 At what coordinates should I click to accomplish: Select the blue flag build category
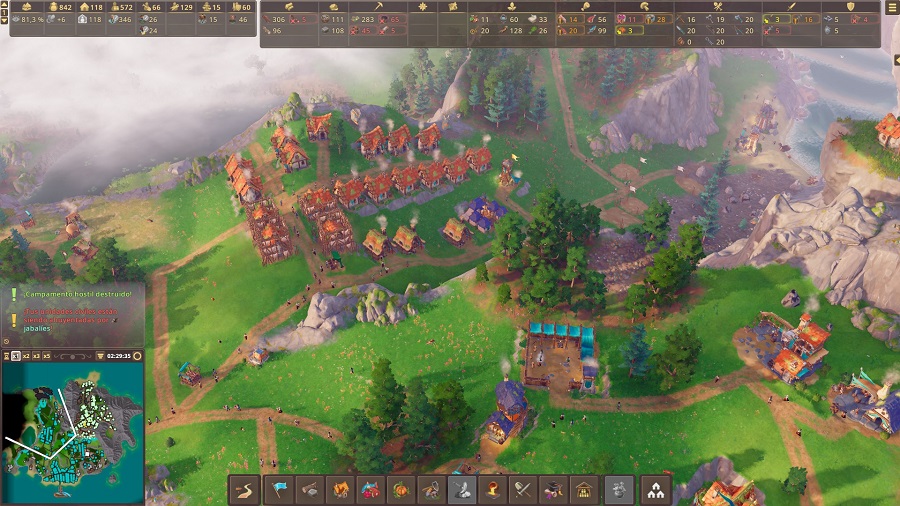point(276,490)
